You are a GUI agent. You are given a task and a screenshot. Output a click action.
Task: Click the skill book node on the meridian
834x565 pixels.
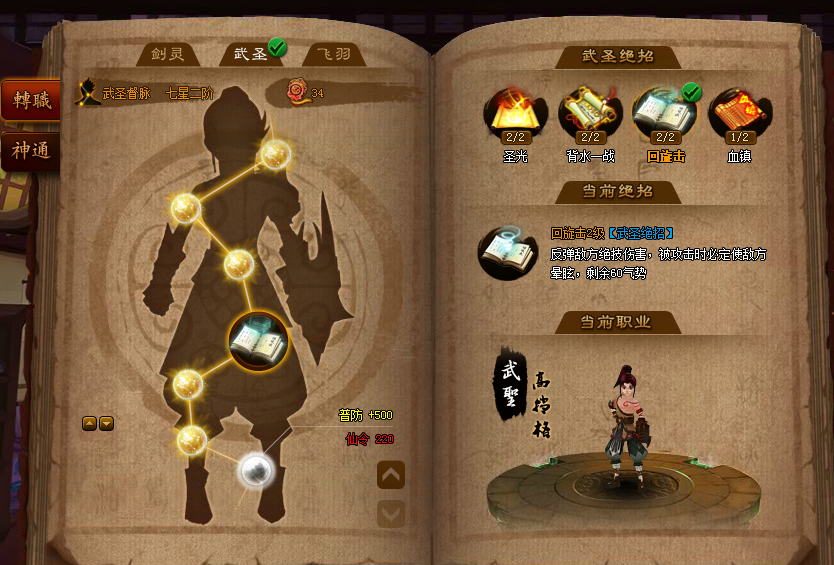[258, 341]
